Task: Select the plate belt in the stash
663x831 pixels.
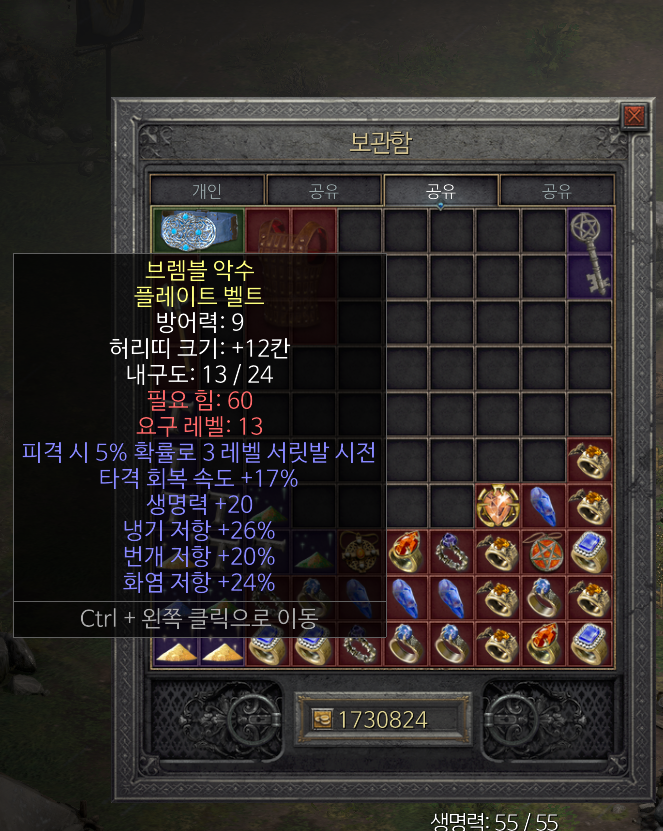Action: click(197, 230)
